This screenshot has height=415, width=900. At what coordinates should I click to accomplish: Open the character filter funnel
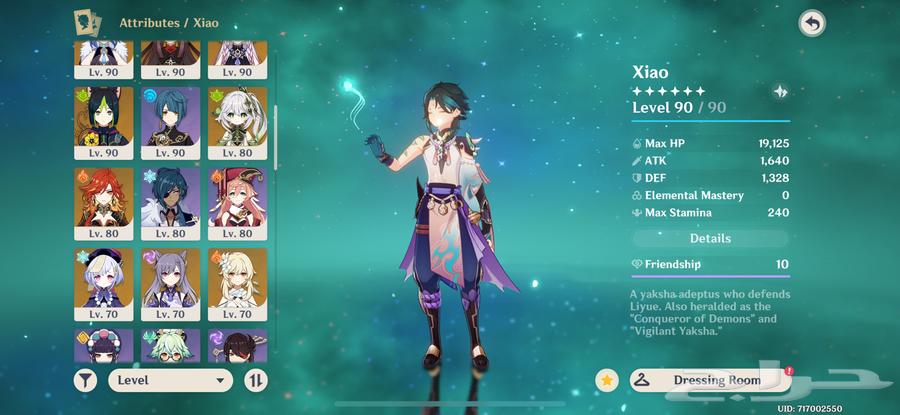click(88, 380)
